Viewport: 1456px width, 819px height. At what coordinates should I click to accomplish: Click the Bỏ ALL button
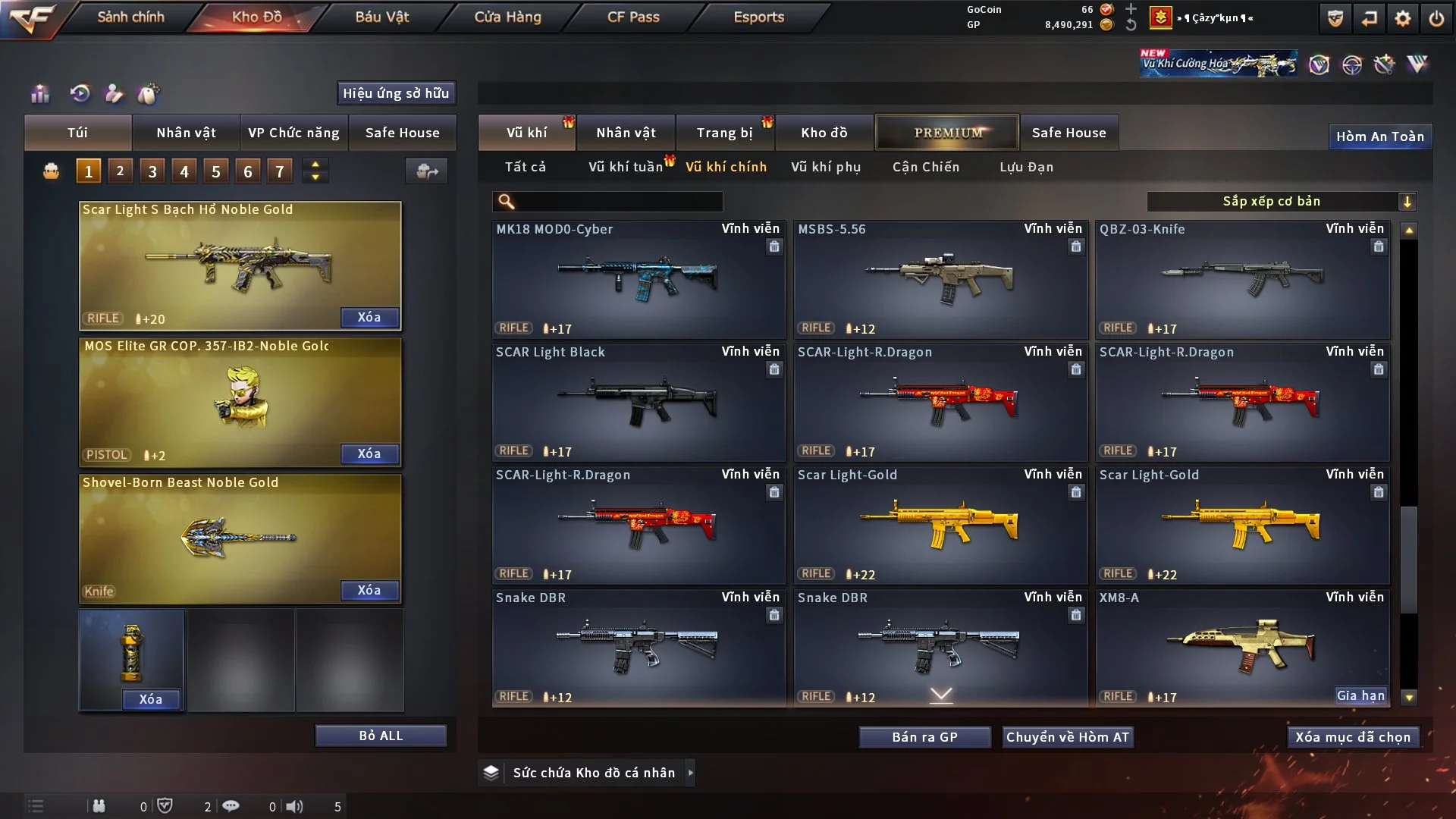[381, 736]
